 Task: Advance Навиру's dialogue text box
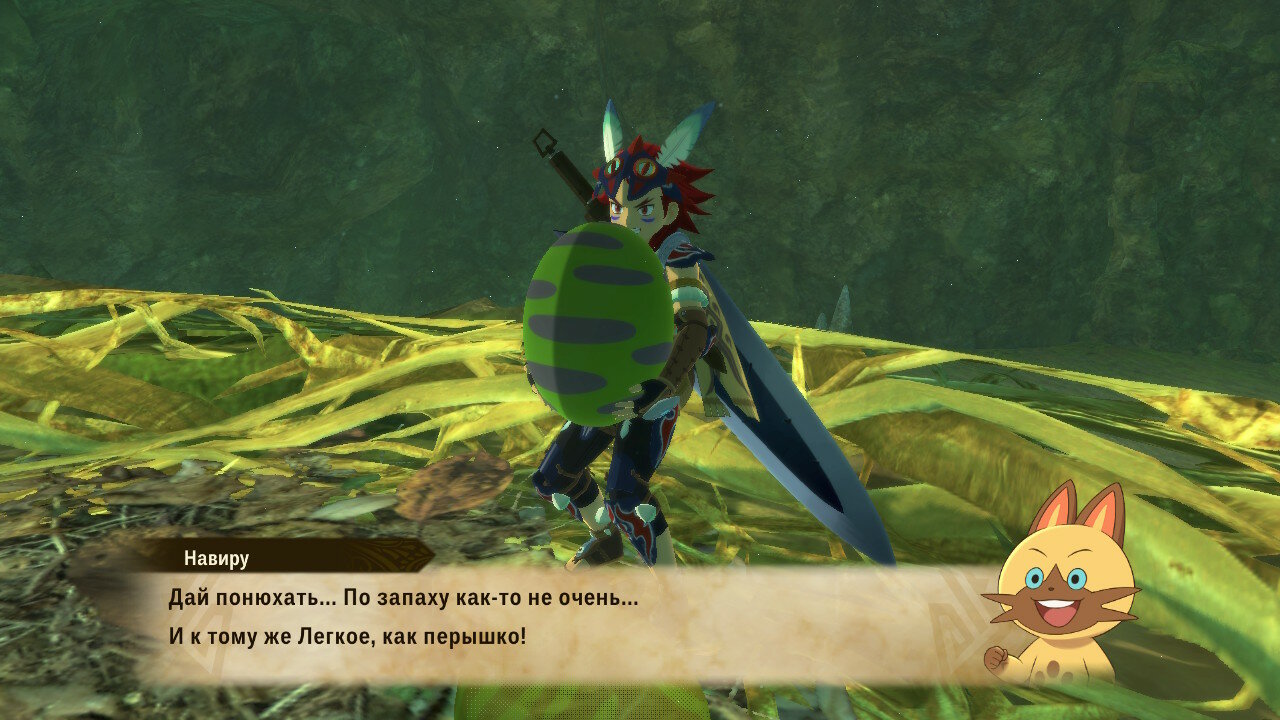pos(560,620)
